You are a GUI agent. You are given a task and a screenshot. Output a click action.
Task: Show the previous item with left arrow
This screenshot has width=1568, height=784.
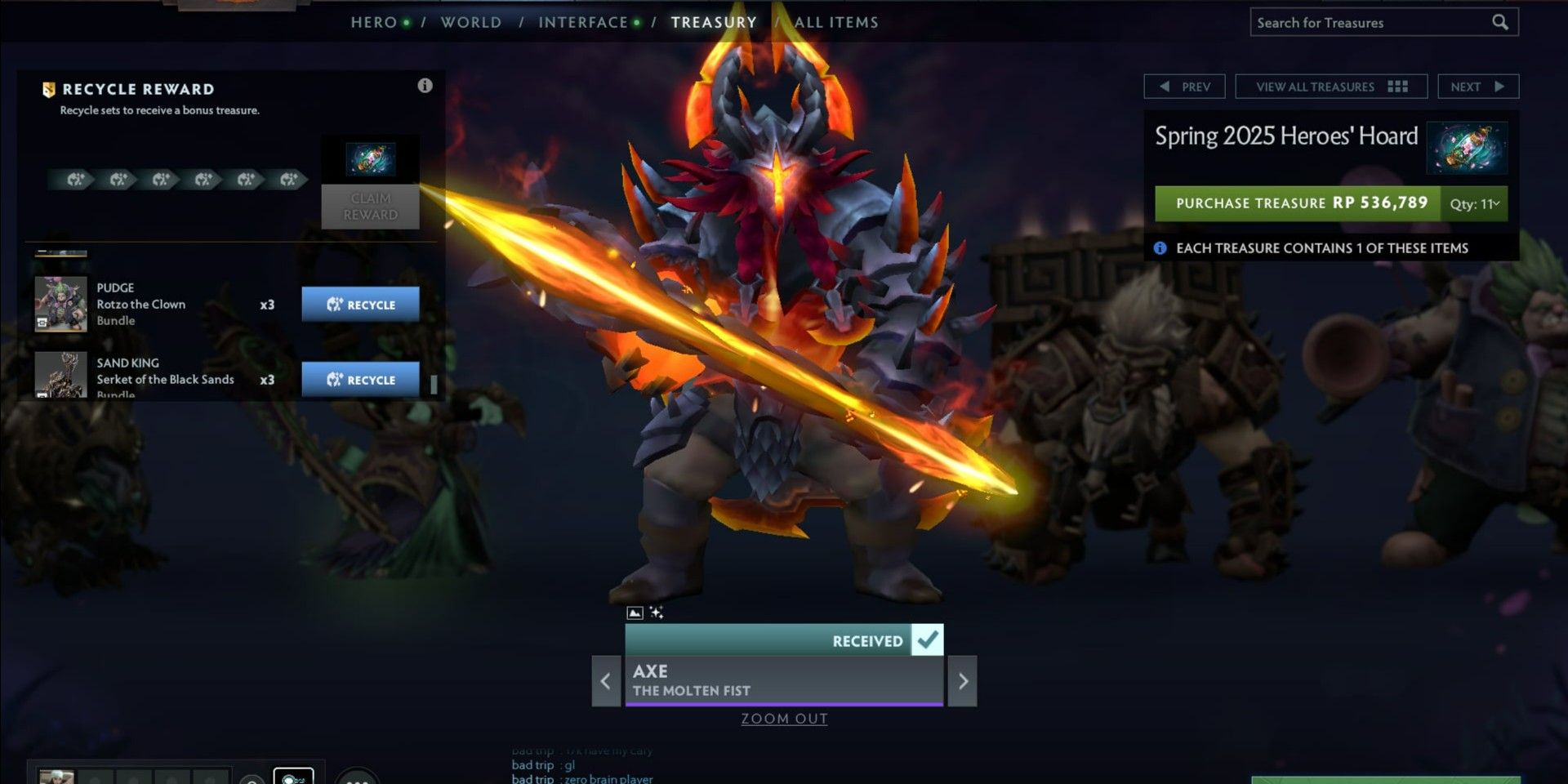[x=606, y=681]
